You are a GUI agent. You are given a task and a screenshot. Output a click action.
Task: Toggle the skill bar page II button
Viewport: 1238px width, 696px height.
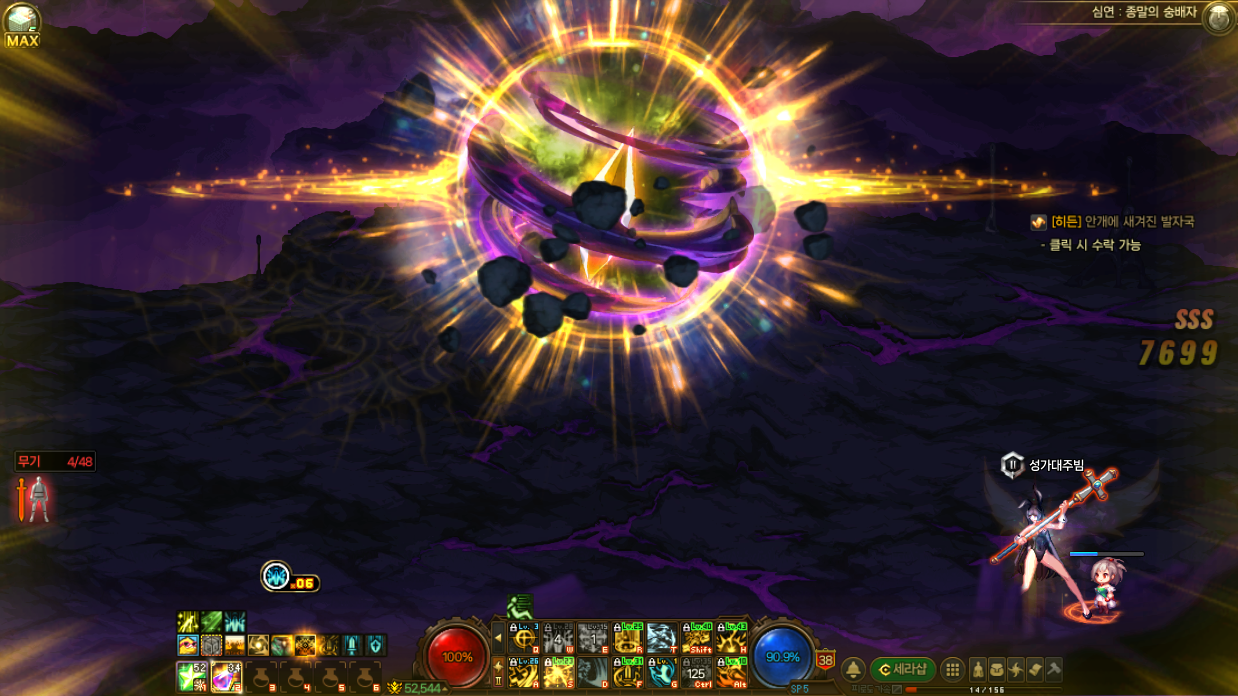tap(499, 672)
